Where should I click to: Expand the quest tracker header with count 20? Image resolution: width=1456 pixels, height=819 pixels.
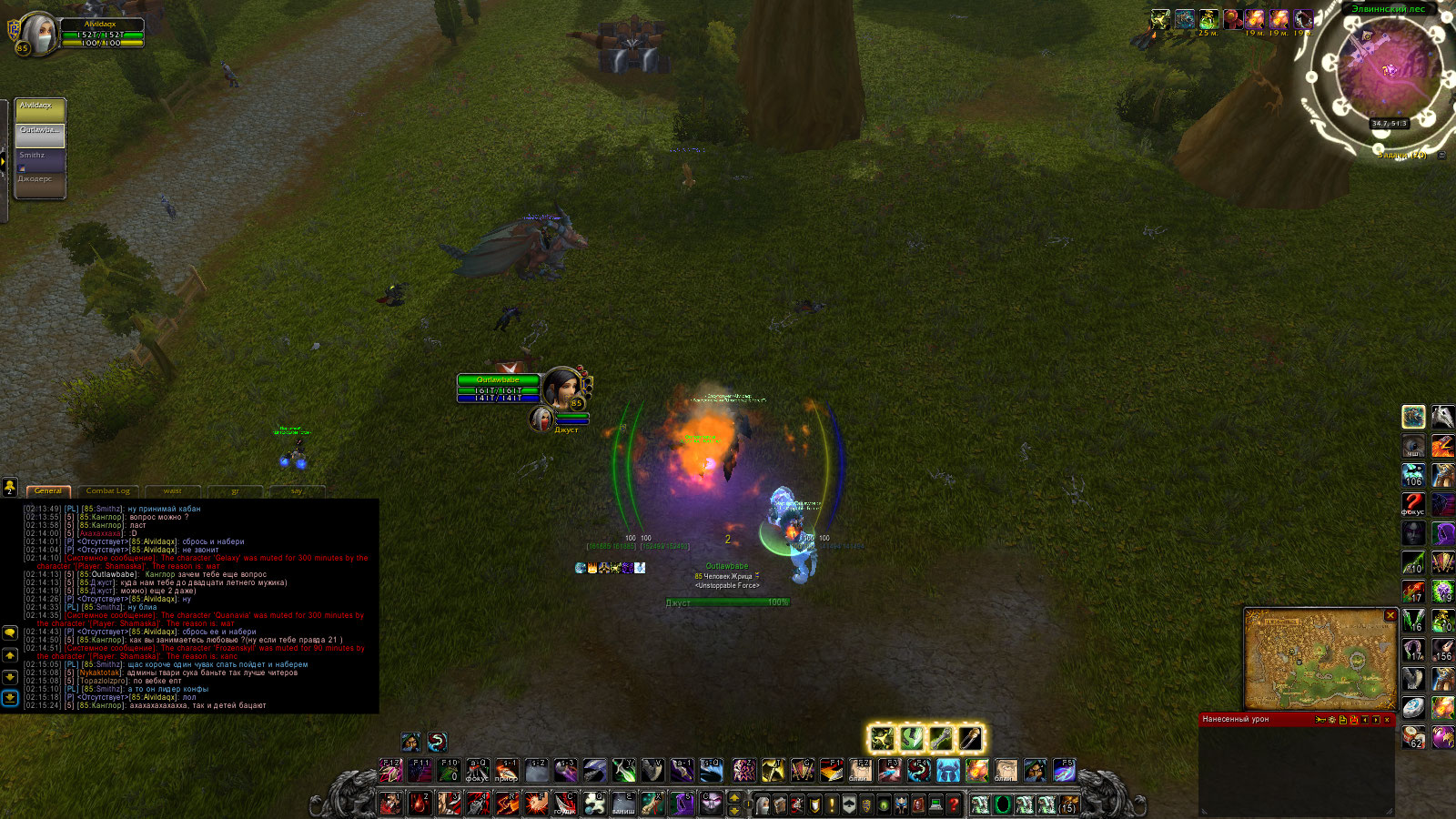coord(1402,156)
